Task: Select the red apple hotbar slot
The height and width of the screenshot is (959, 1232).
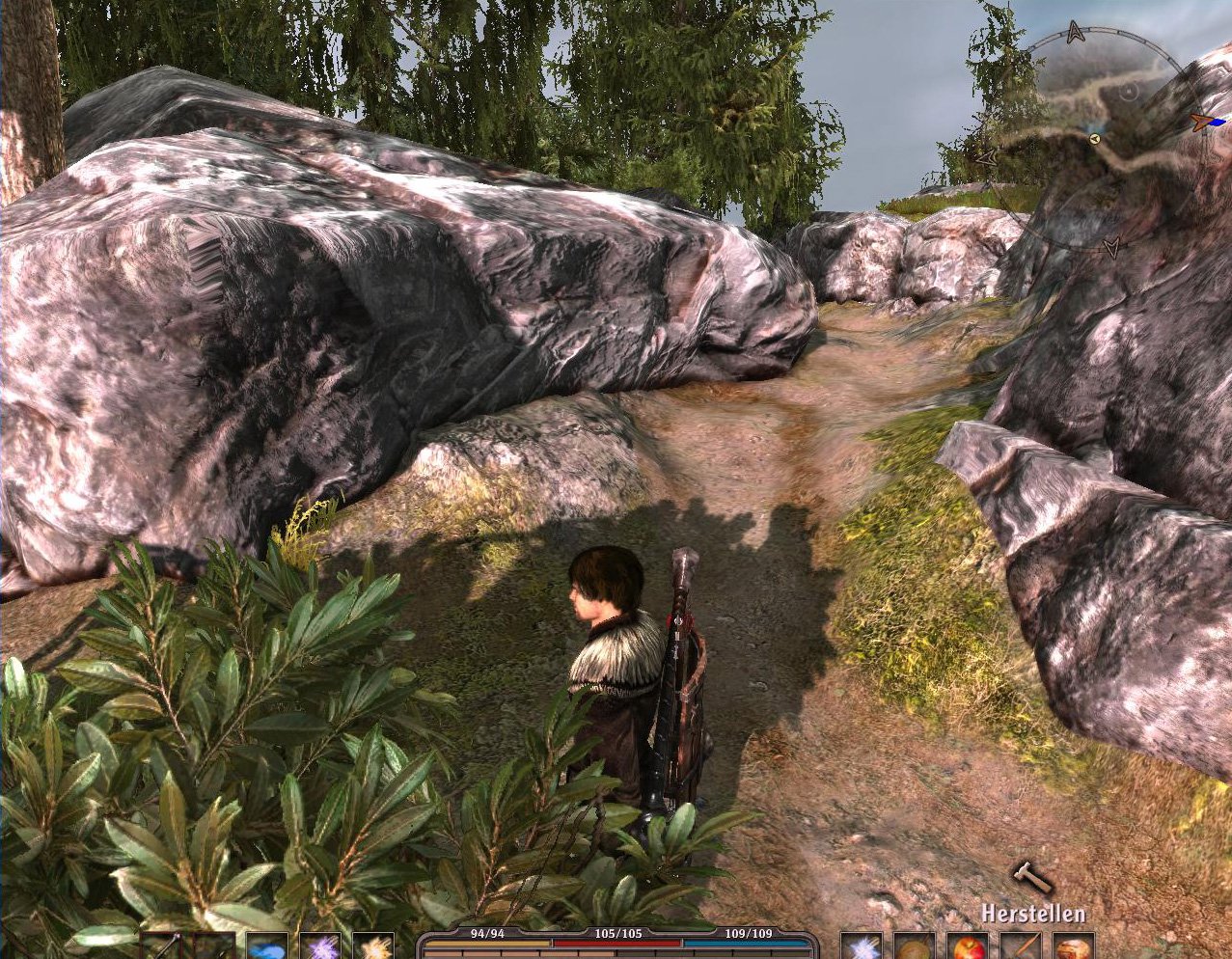Action: tap(966, 946)
